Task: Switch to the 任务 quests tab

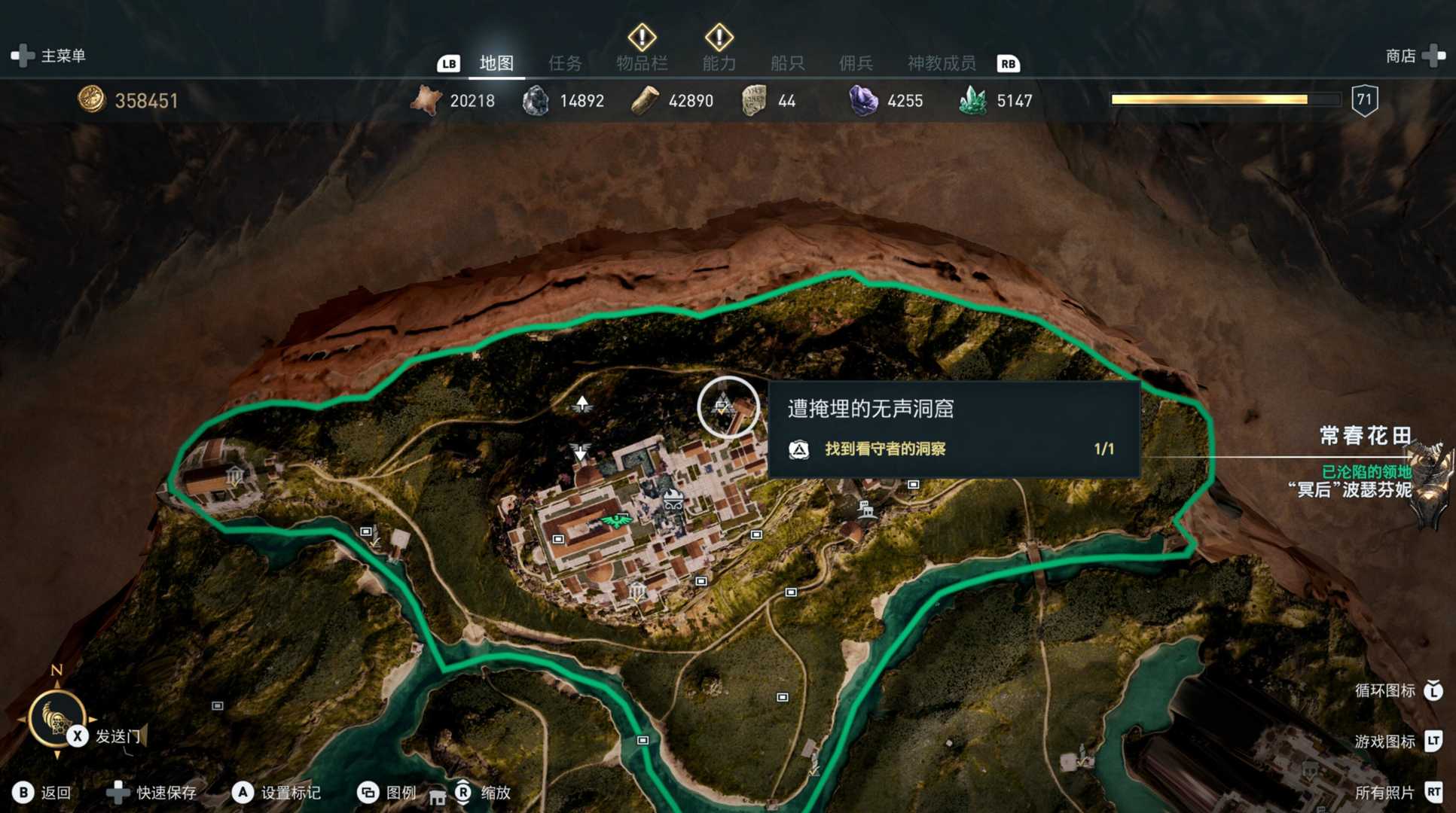Action: [x=565, y=63]
